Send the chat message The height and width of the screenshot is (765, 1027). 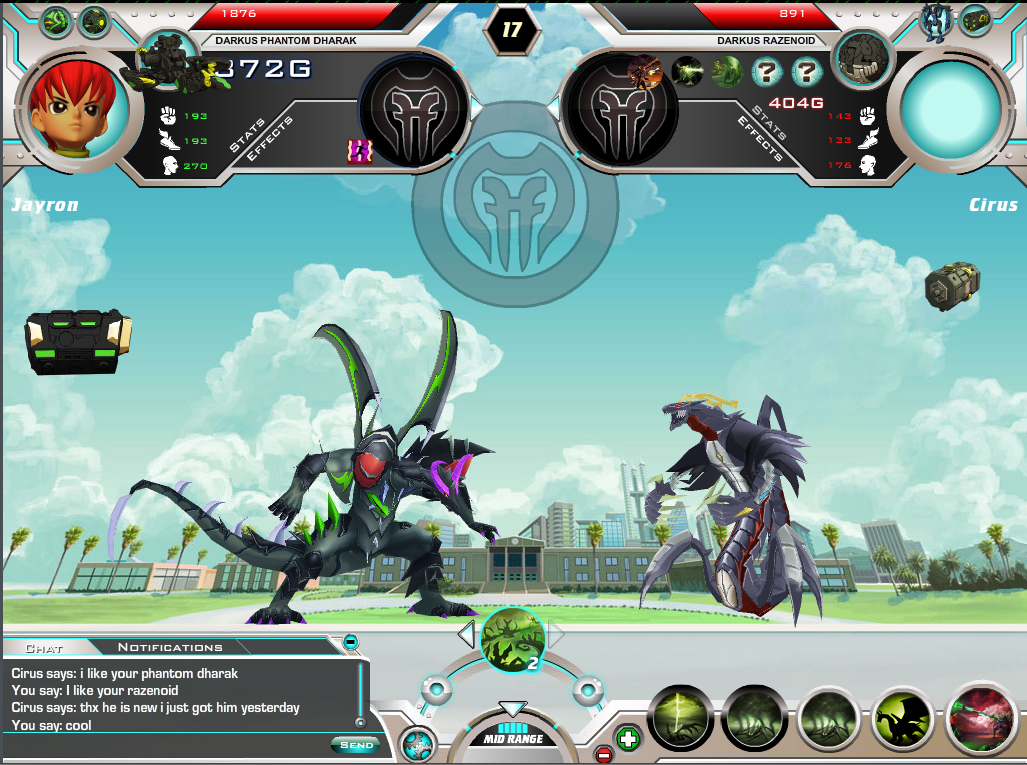coord(355,745)
